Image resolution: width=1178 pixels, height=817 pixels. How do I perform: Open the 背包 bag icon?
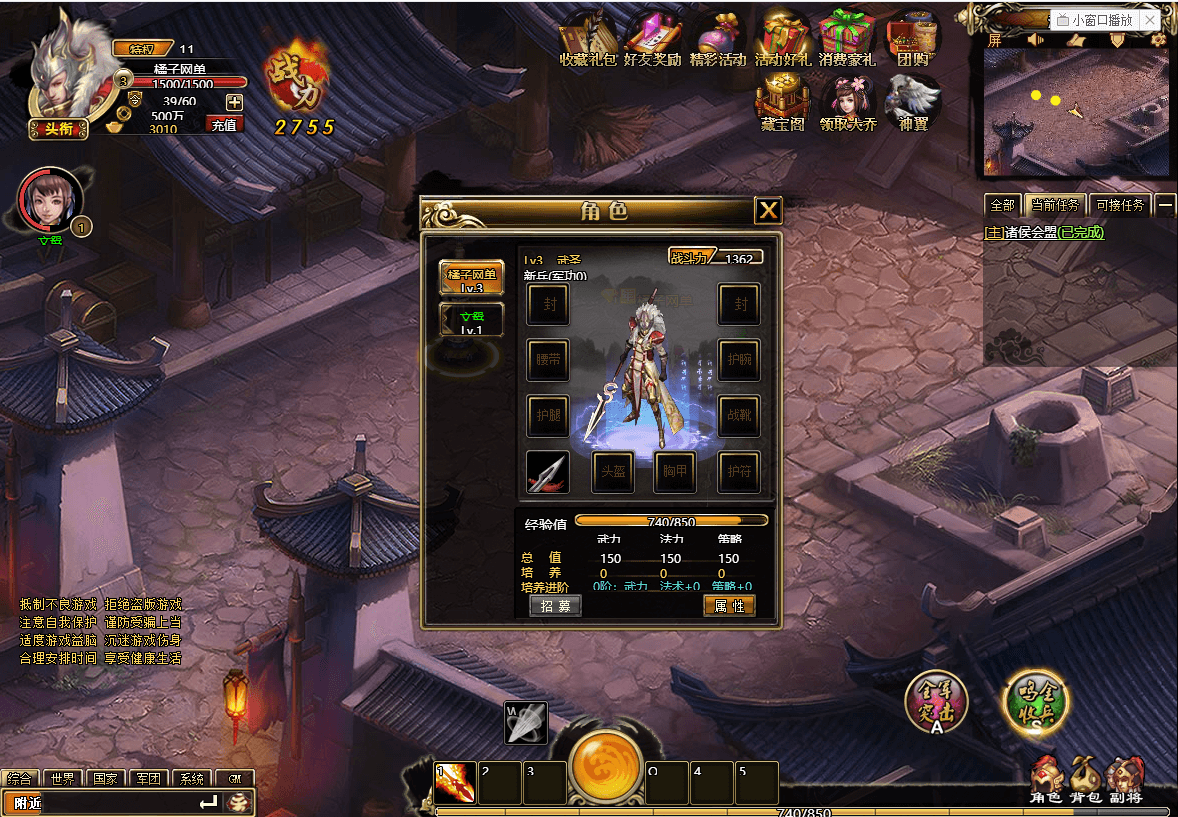coord(1085,780)
